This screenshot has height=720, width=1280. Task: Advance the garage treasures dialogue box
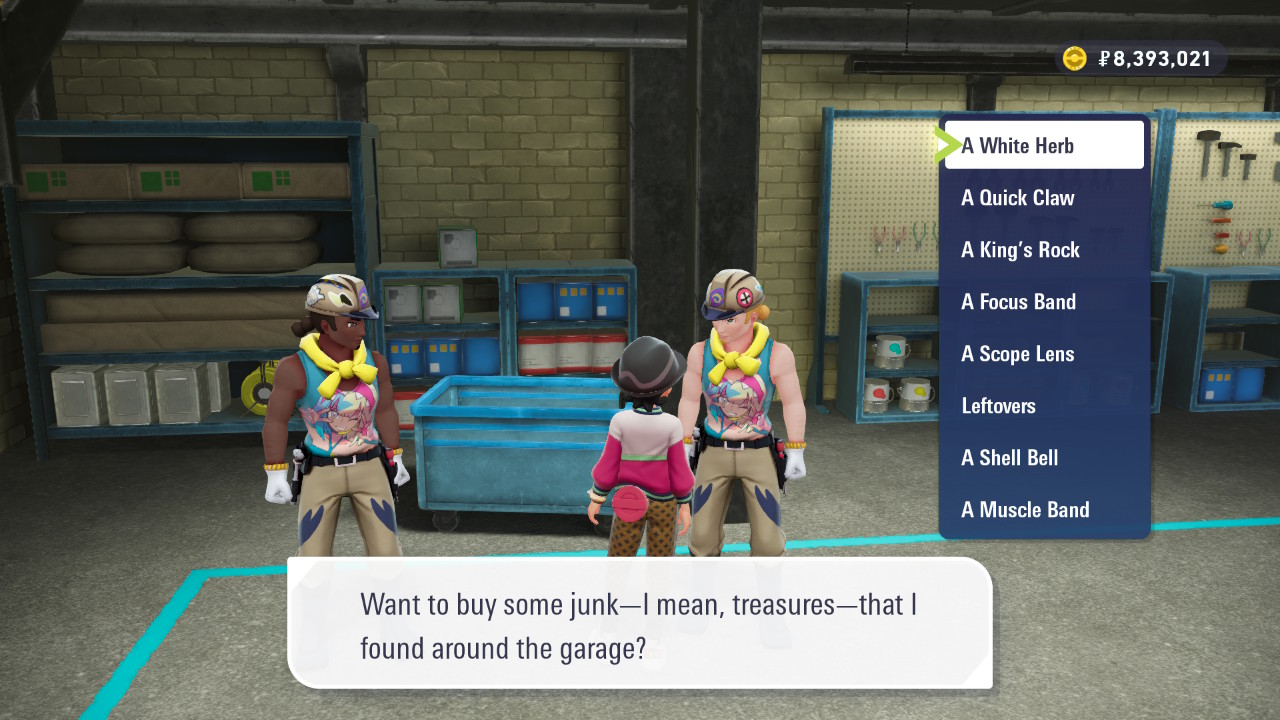pyautogui.click(x=640, y=622)
